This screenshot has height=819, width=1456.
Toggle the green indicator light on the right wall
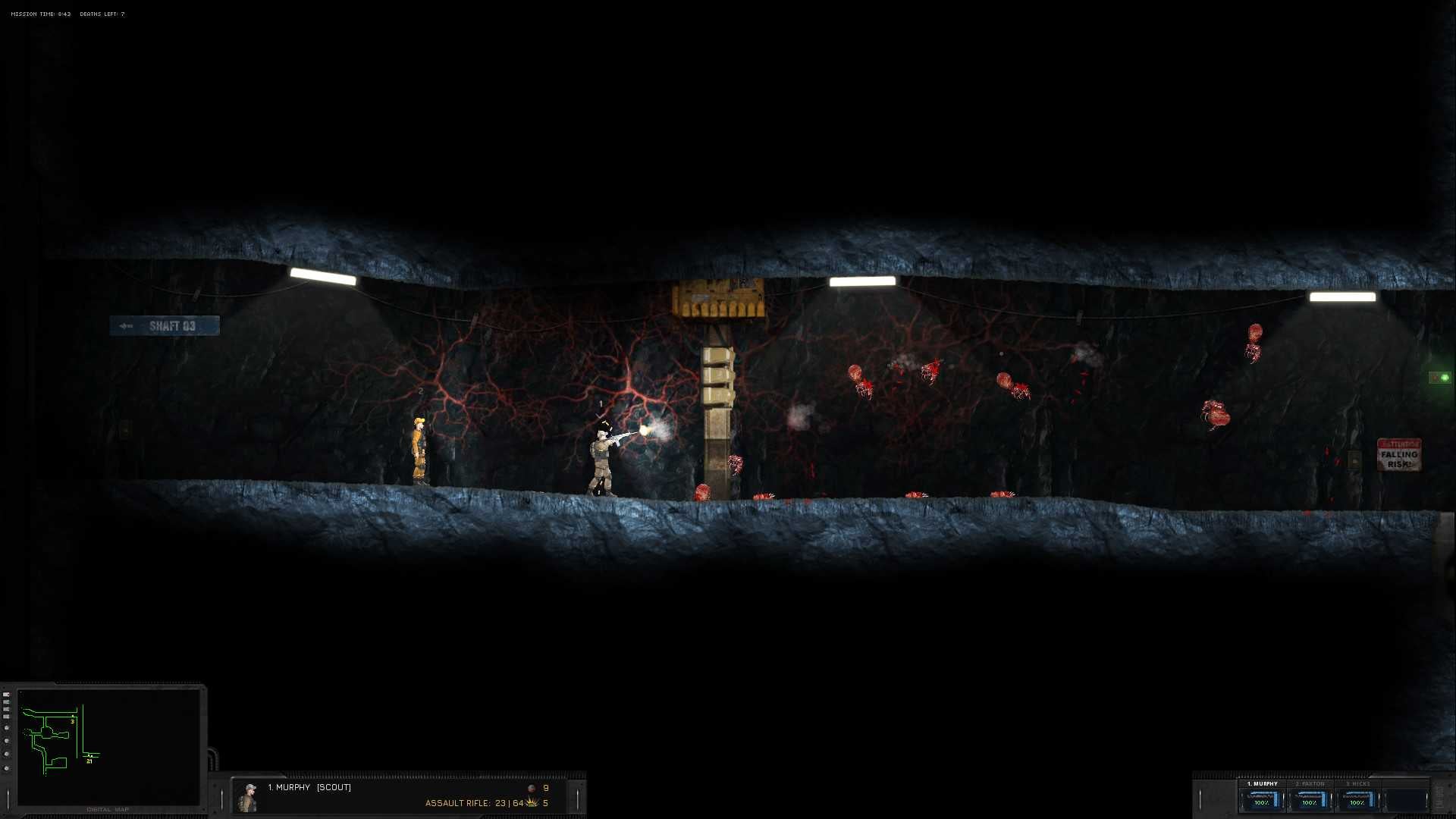(1445, 377)
